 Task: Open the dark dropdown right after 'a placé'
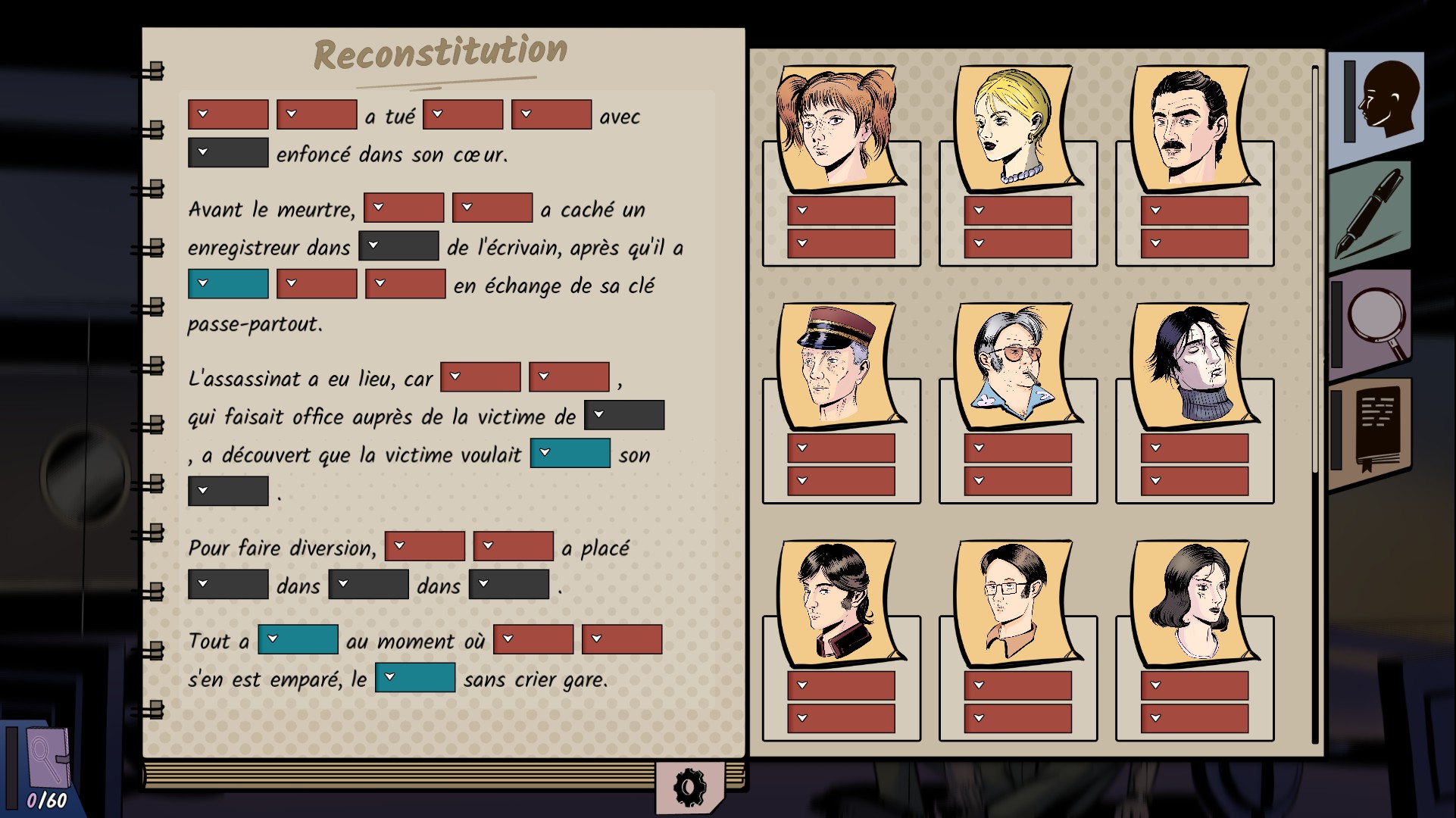[227, 585]
